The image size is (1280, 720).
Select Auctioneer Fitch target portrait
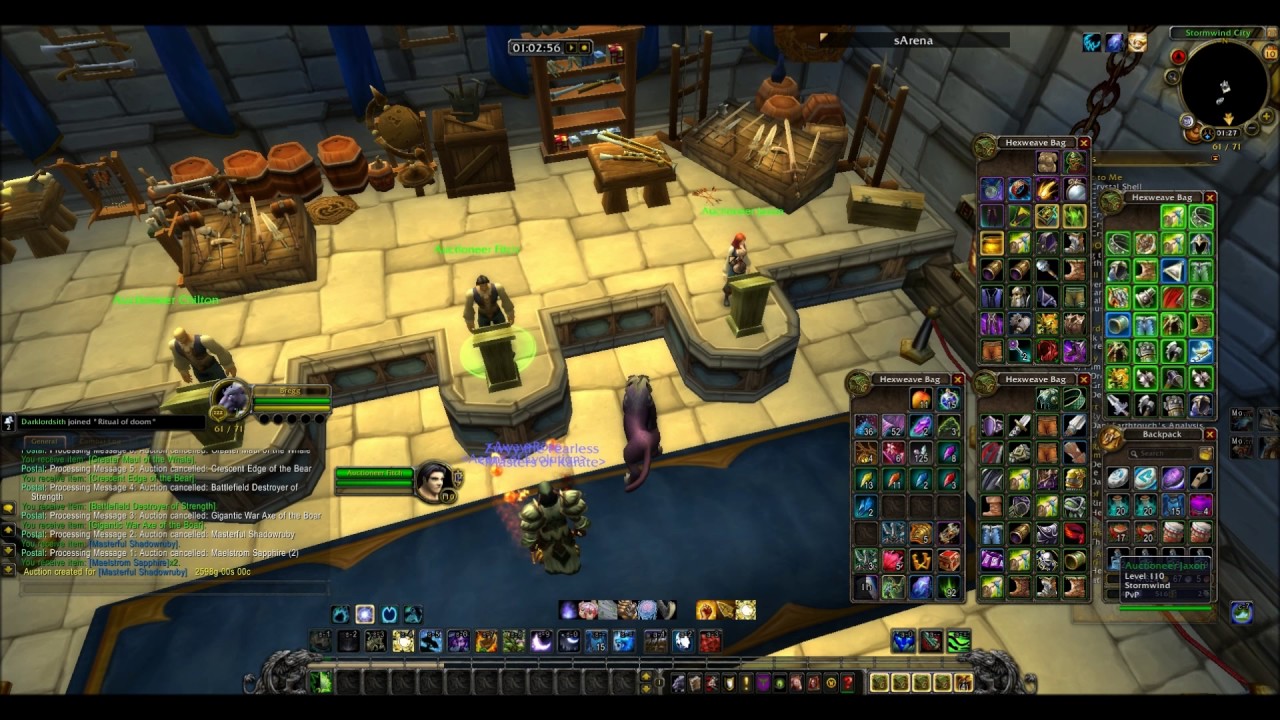pyautogui.click(x=435, y=481)
